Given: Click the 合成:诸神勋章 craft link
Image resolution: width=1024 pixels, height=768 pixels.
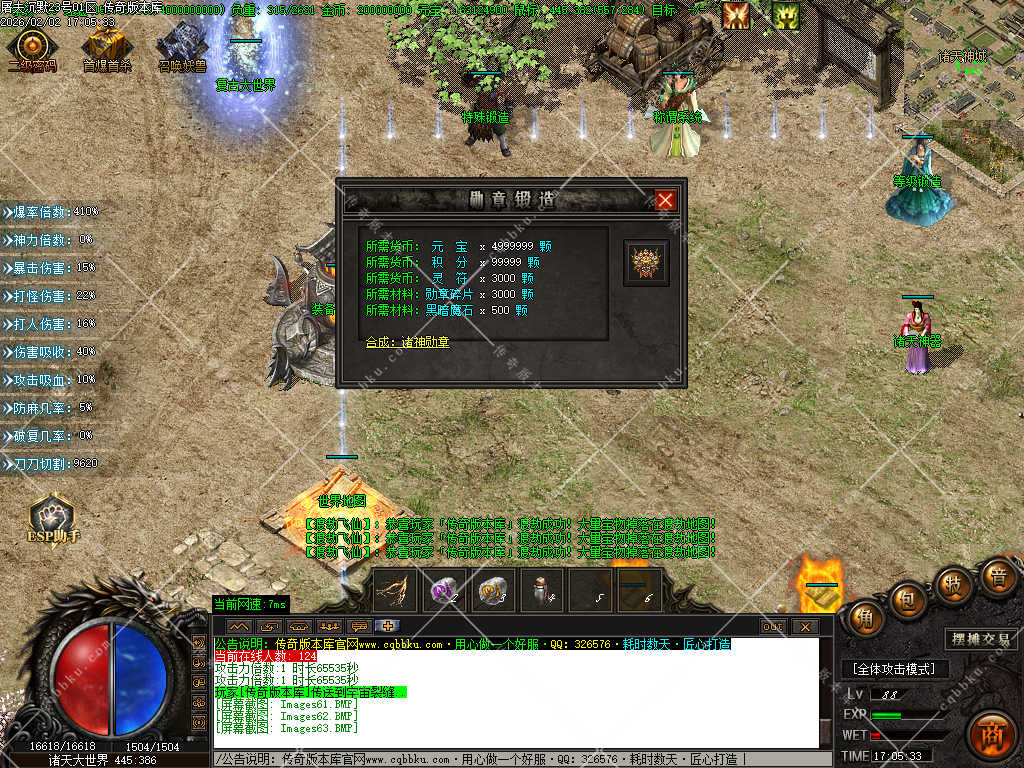Looking at the screenshot, I should click(408, 342).
